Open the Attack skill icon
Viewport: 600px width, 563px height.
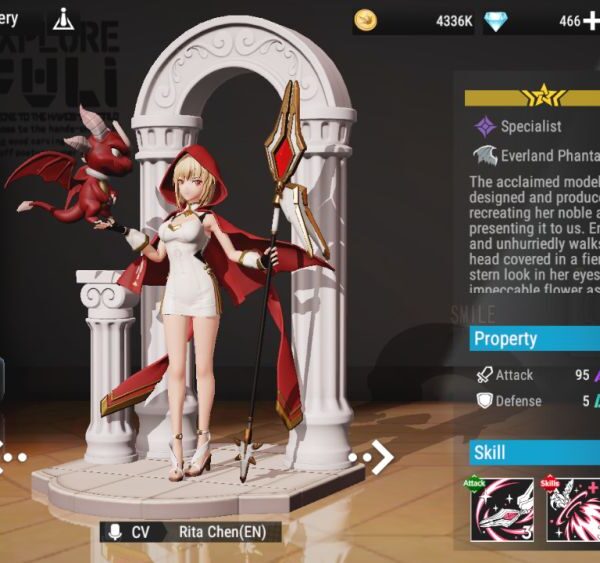click(x=501, y=510)
